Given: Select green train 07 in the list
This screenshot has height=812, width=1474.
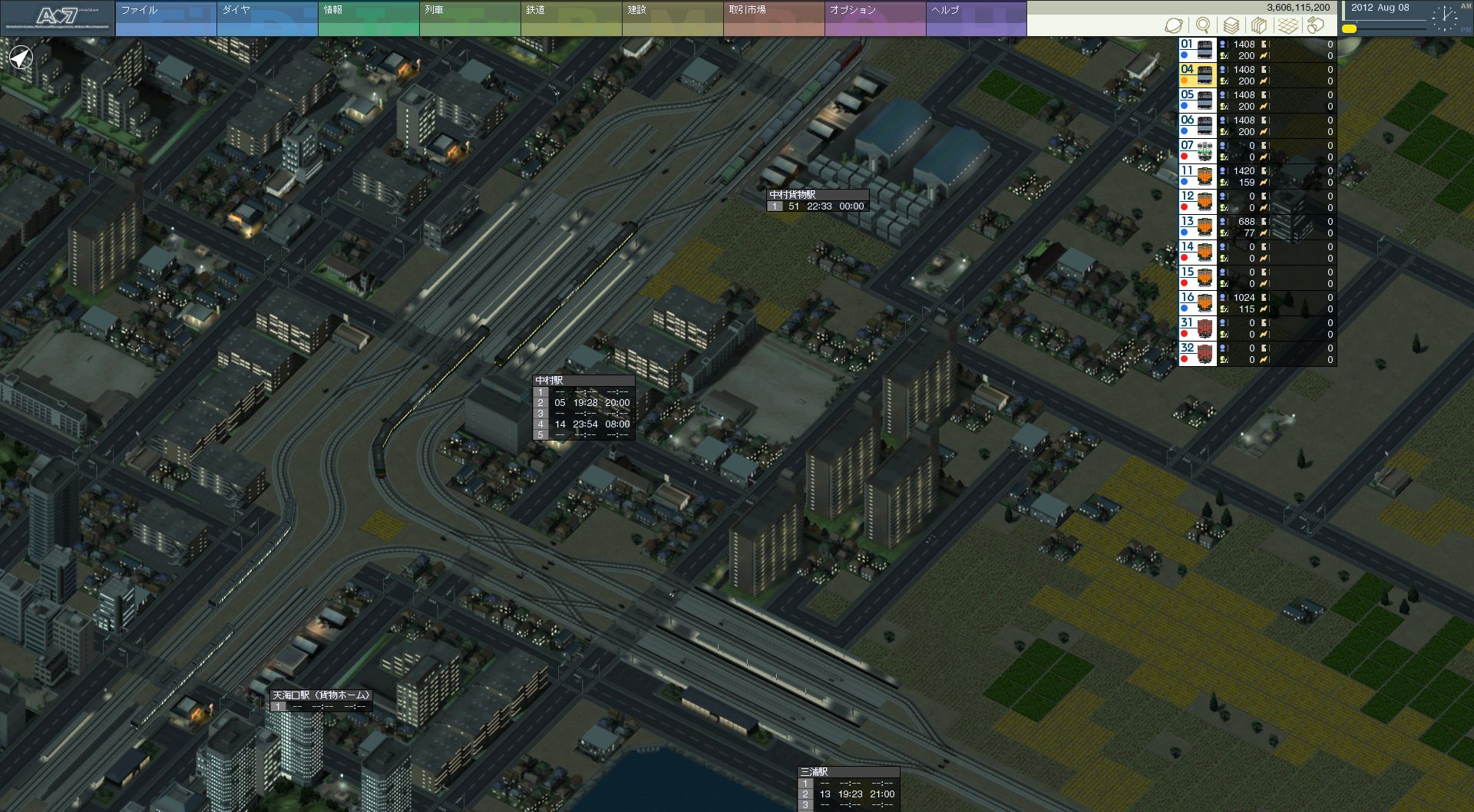Looking at the screenshot, I should 1197,151.
